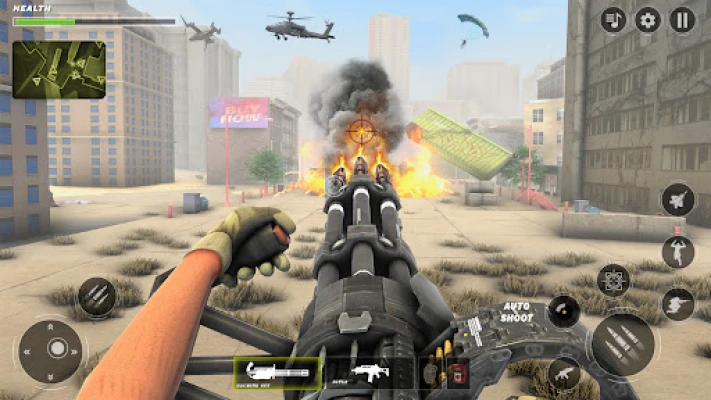Open the gear settings menu
Viewport: 711px width, 400px height.
click(x=648, y=20)
